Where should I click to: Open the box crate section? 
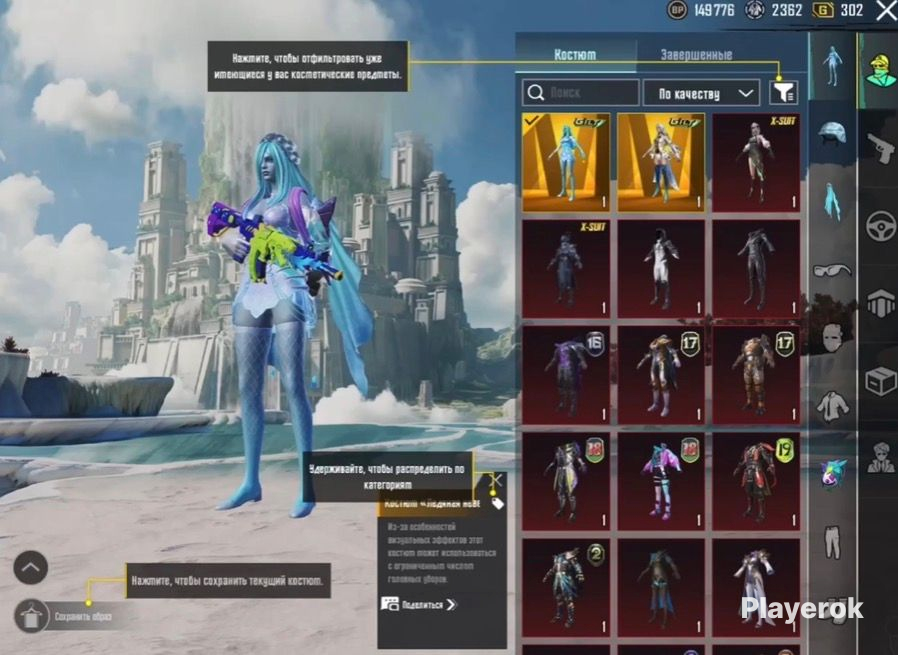point(880,380)
